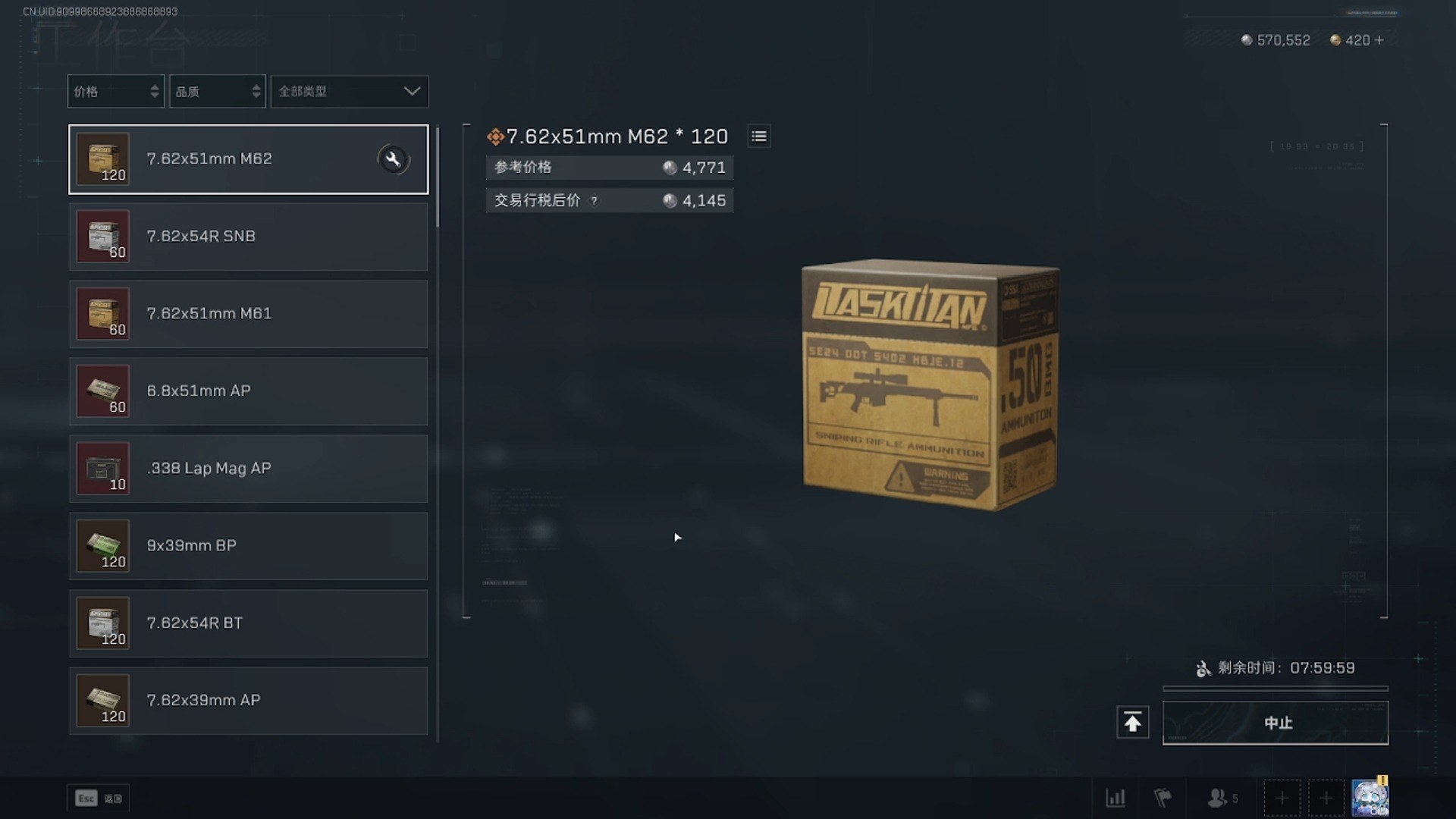Click the upward arrow upgrade button
The width and height of the screenshot is (1456, 819).
pyautogui.click(x=1132, y=723)
